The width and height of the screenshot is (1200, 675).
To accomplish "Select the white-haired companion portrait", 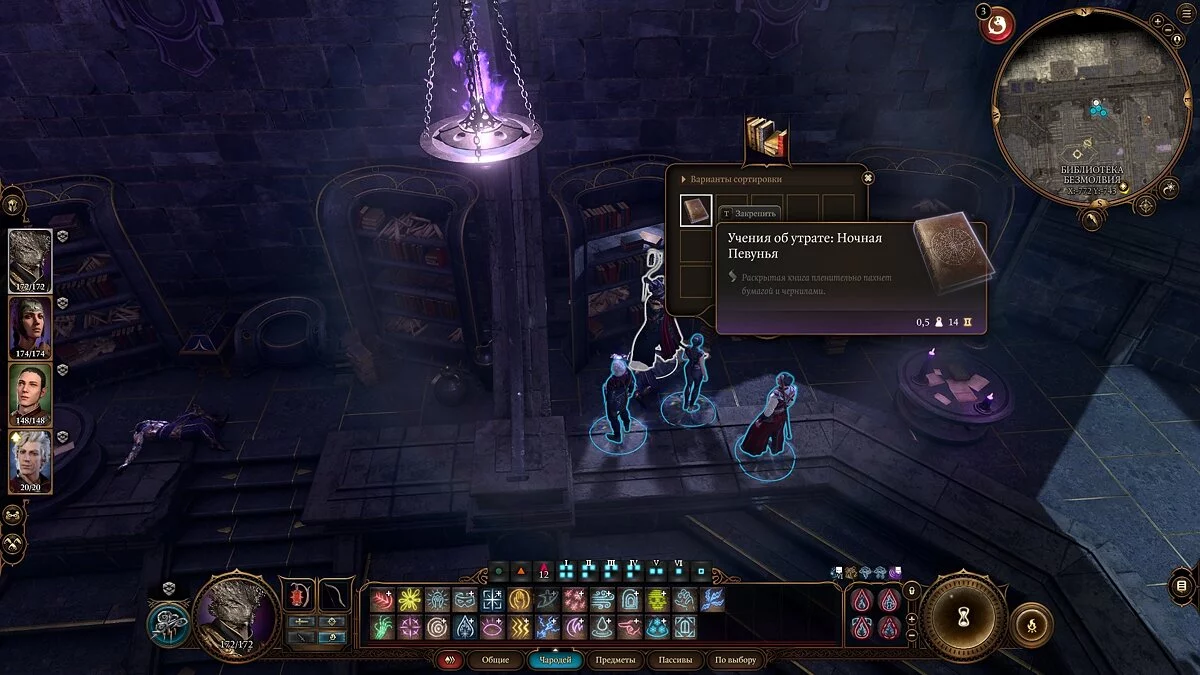I will (30, 462).
